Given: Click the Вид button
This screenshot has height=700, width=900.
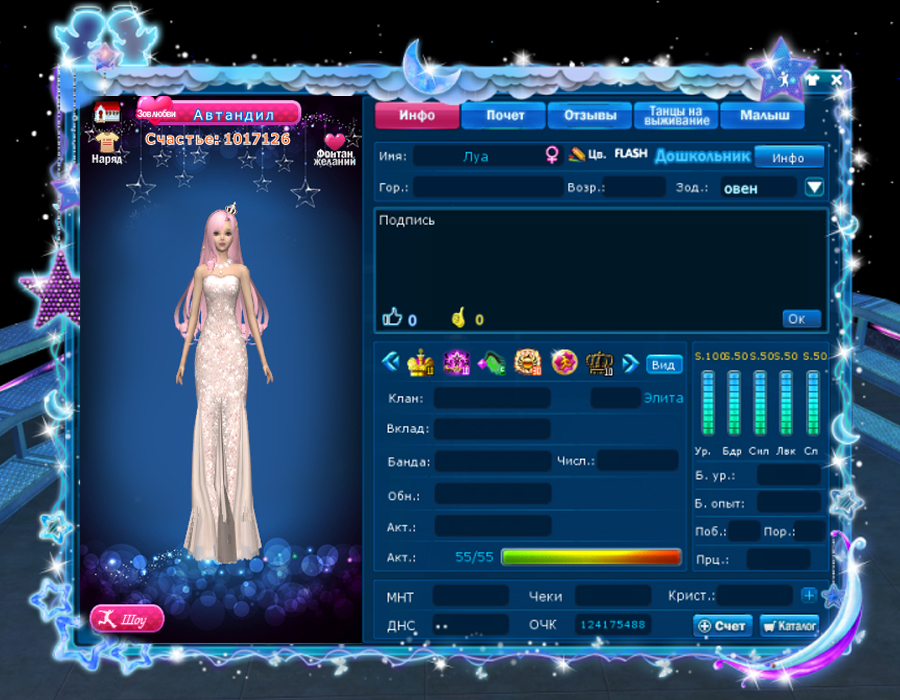Looking at the screenshot, I should tap(663, 363).
